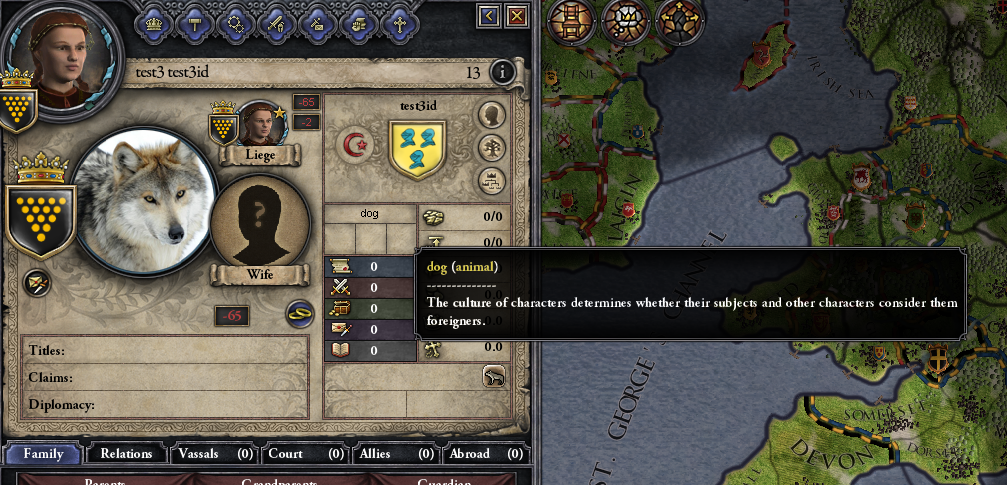The image size is (1007, 485).
Task: Open the sword military tab icon
Action: [277, 21]
